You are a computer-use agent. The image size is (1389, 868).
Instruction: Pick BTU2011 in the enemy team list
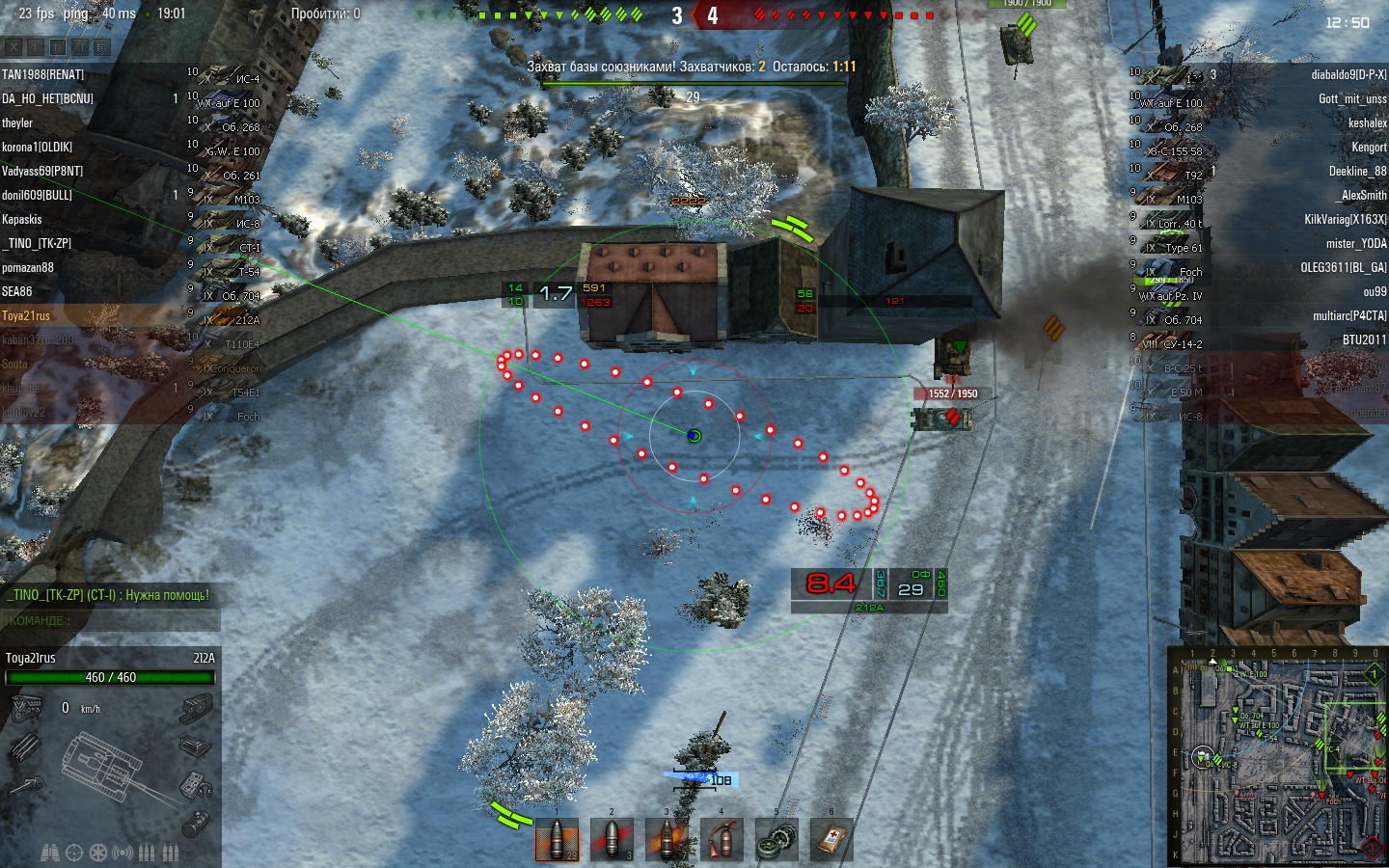pyautogui.click(x=1364, y=339)
